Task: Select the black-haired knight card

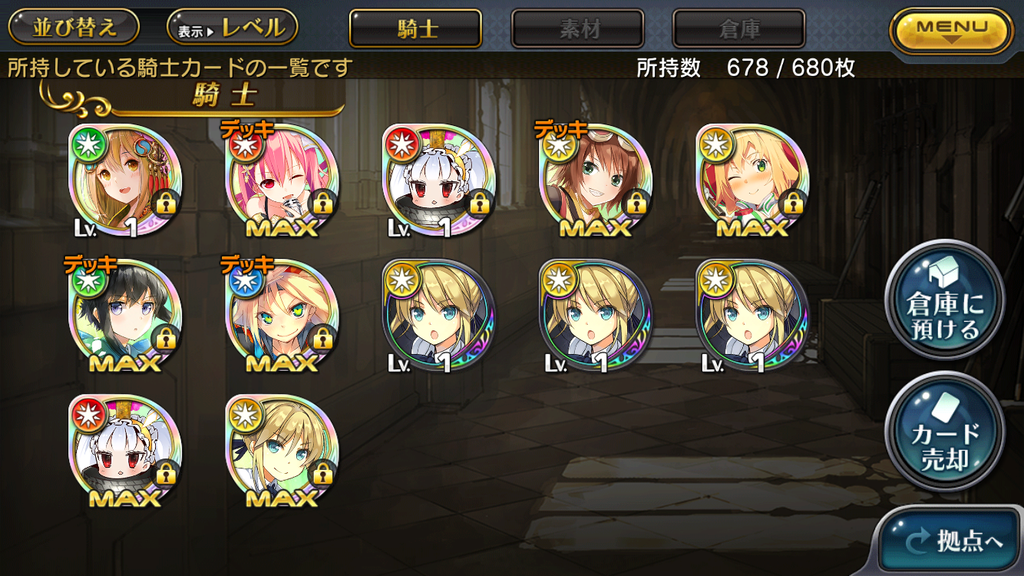Action: [126, 315]
